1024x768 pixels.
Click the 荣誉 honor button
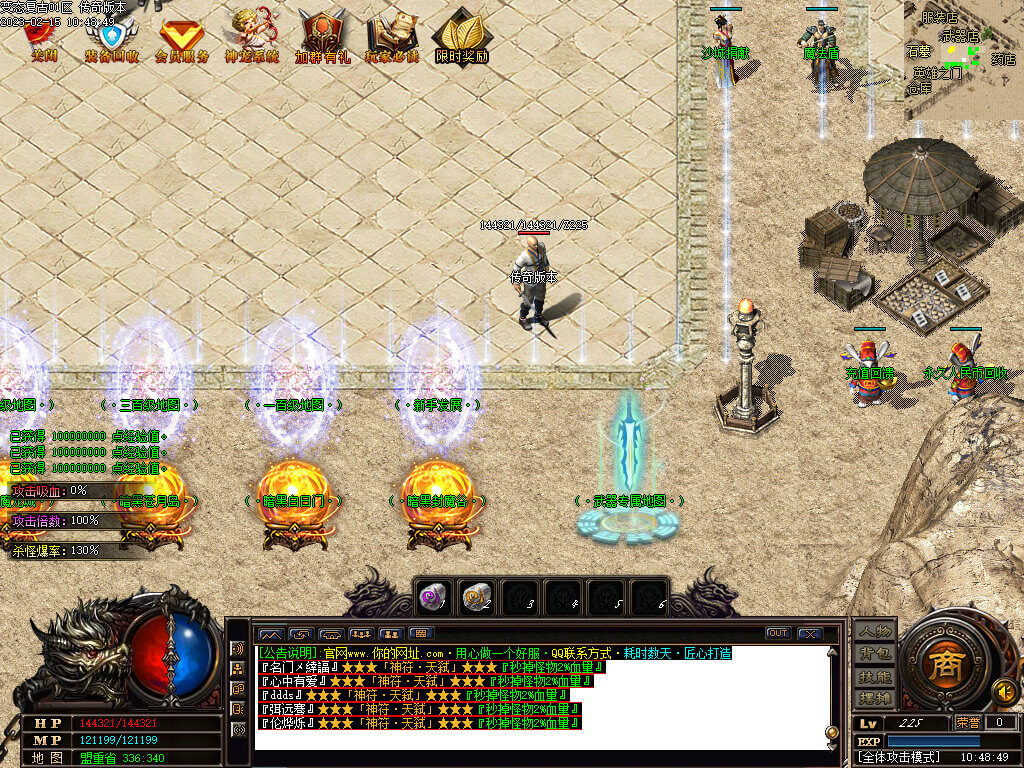pos(967,722)
